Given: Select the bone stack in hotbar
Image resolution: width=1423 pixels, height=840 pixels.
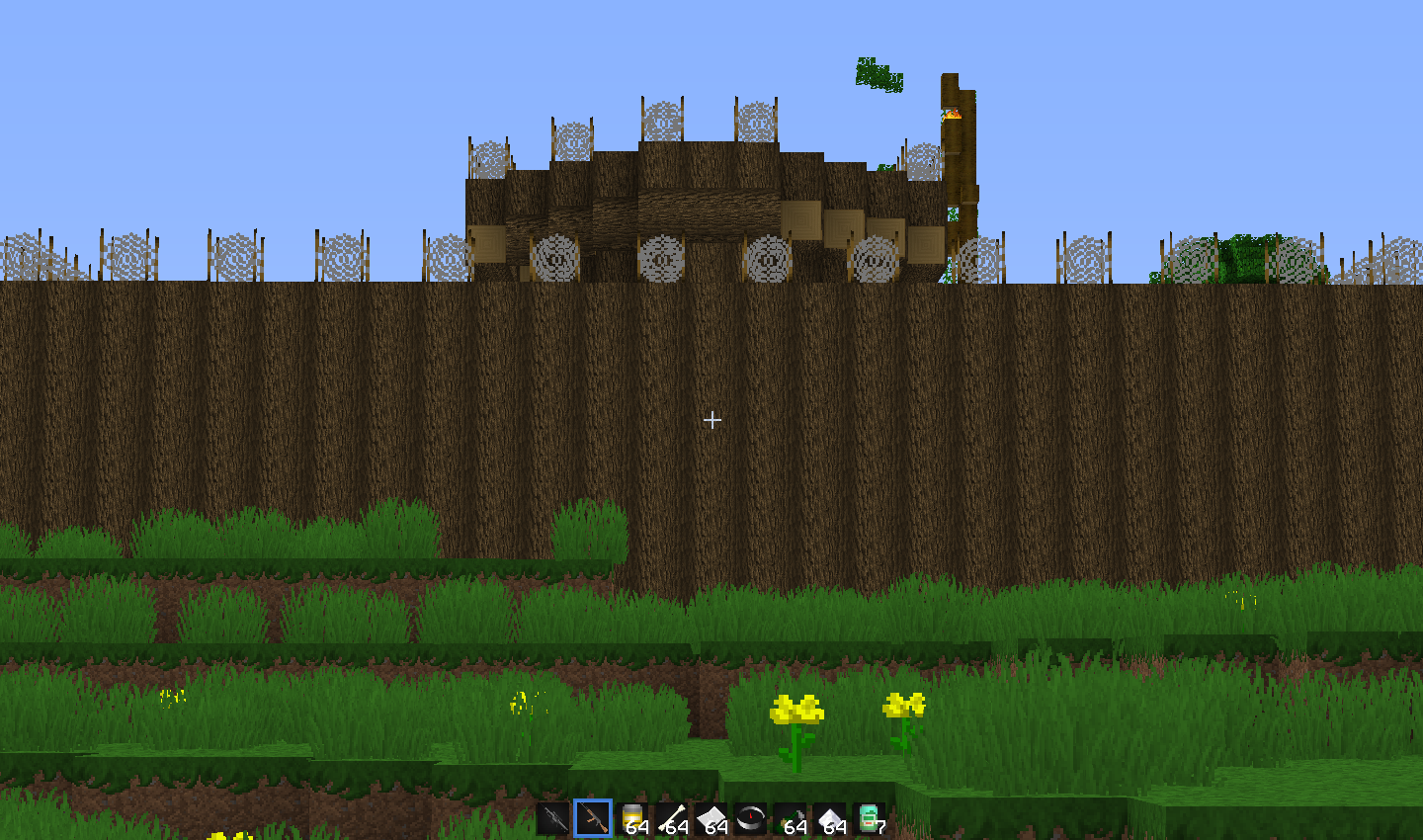Looking at the screenshot, I should 672,818.
